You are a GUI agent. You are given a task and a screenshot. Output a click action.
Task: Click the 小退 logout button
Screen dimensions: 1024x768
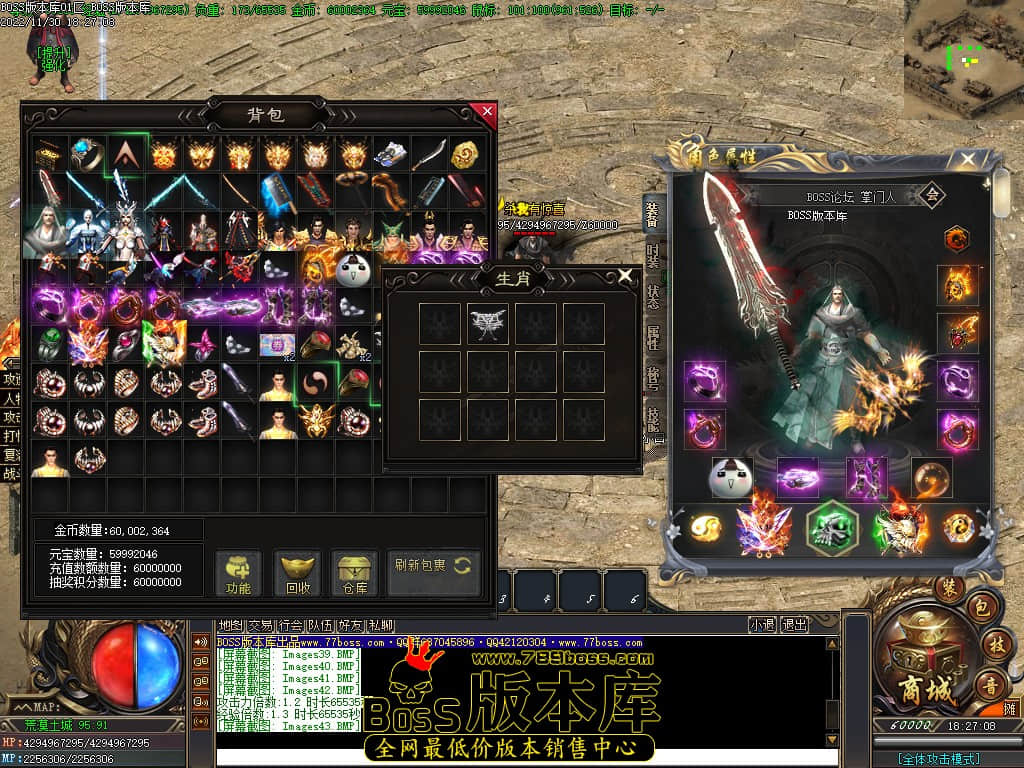pos(762,625)
